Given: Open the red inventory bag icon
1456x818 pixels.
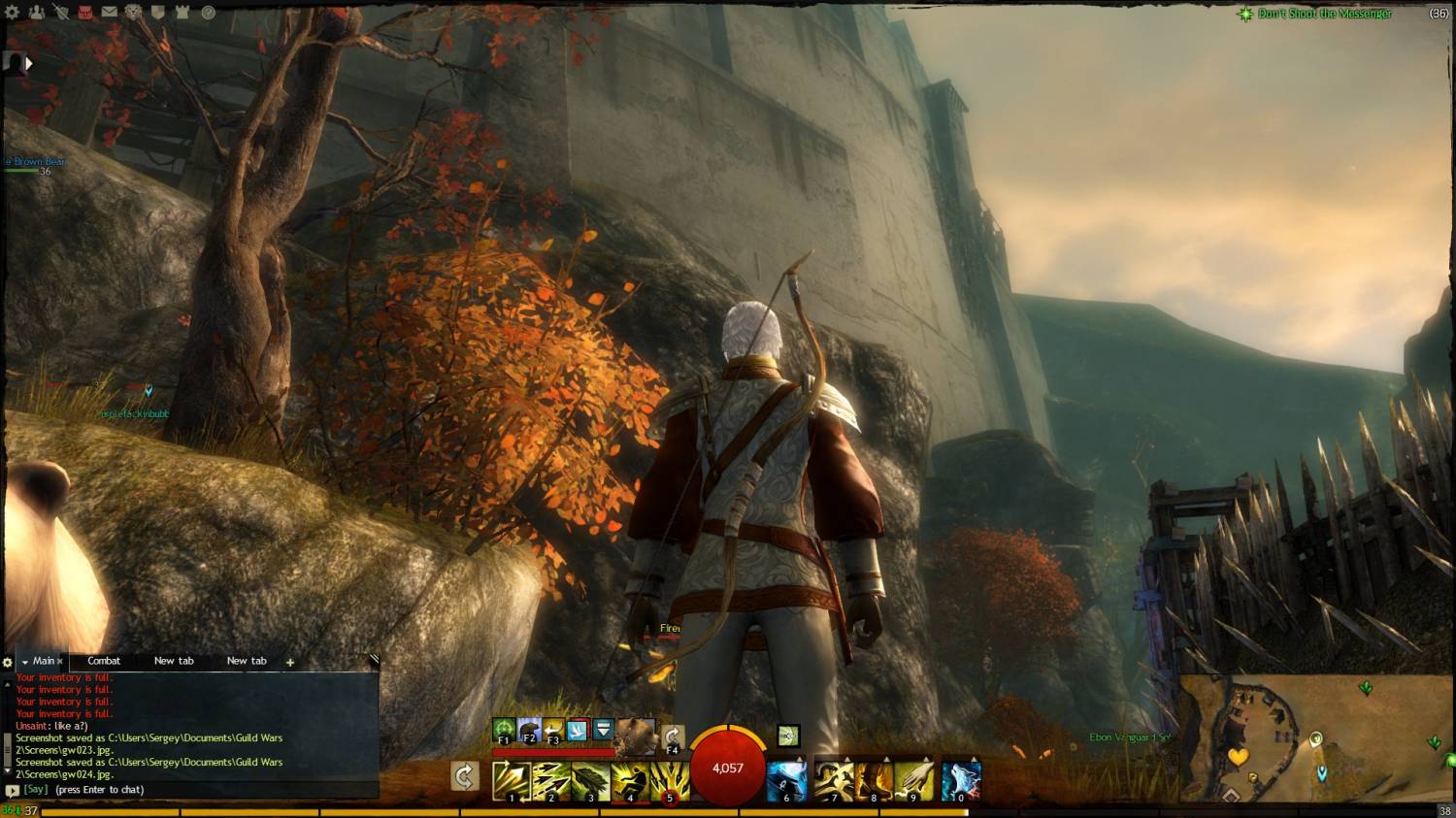Looking at the screenshot, I should click(84, 13).
